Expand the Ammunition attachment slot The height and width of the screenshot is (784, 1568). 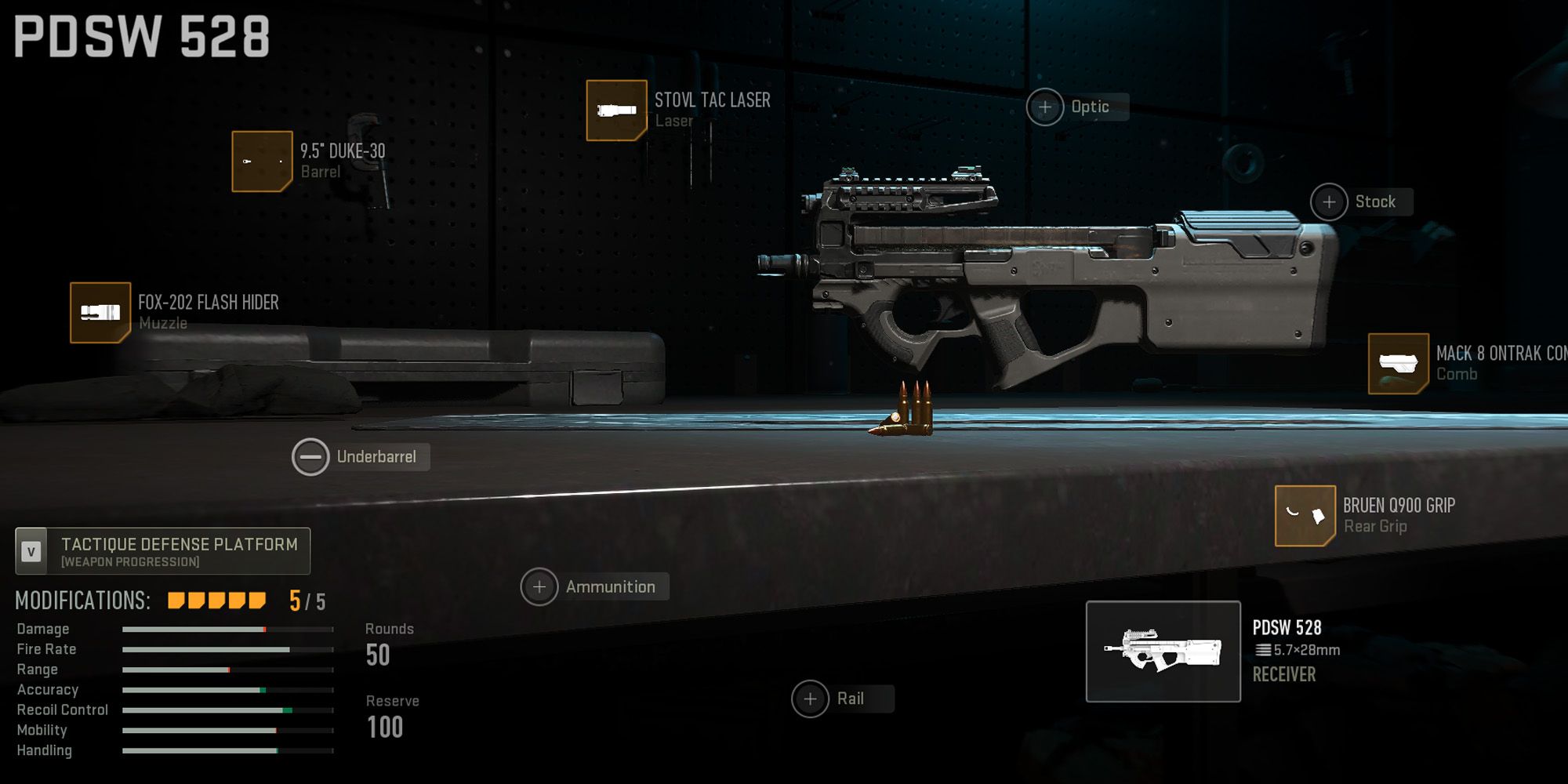click(539, 586)
